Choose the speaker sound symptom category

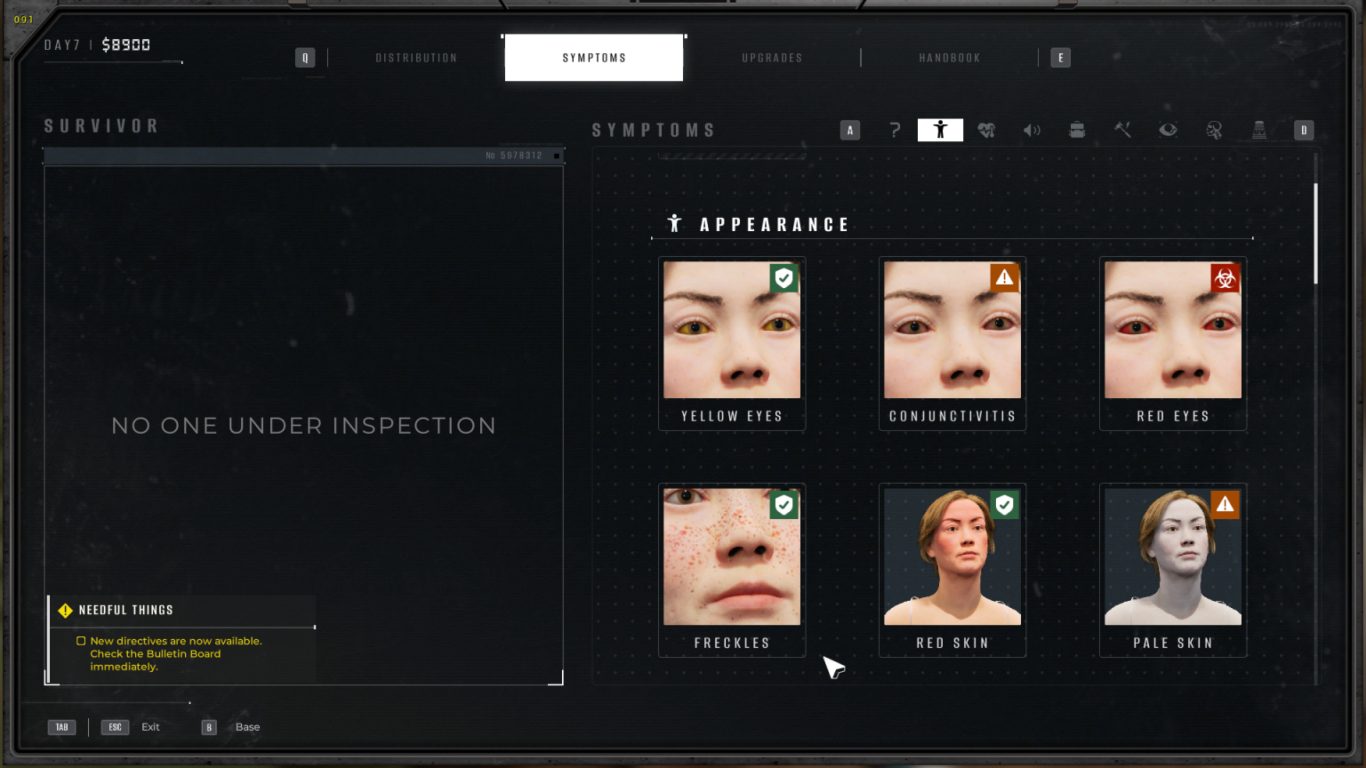click(x=1032, y=130)
